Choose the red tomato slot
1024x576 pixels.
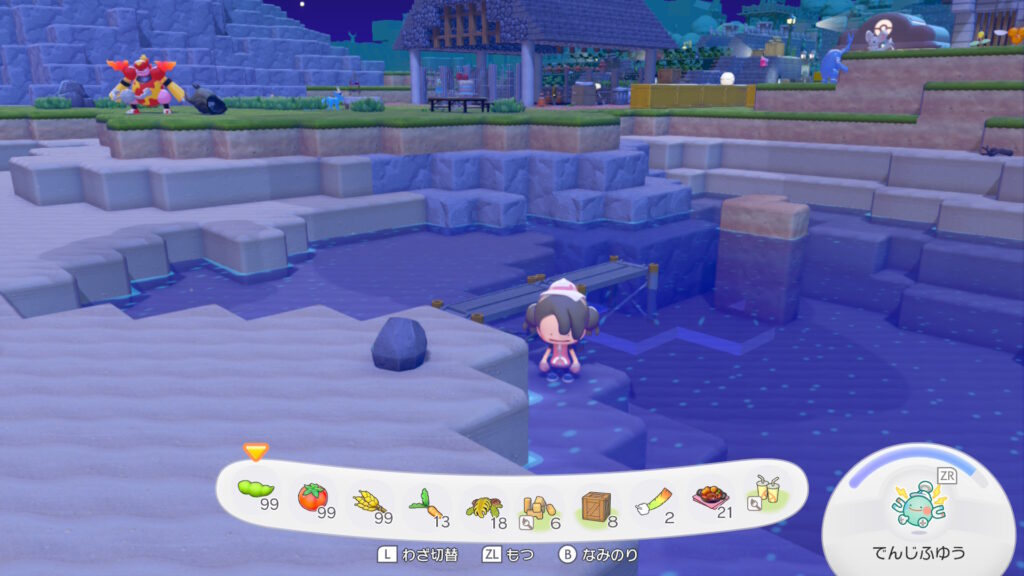pos(314,497)
